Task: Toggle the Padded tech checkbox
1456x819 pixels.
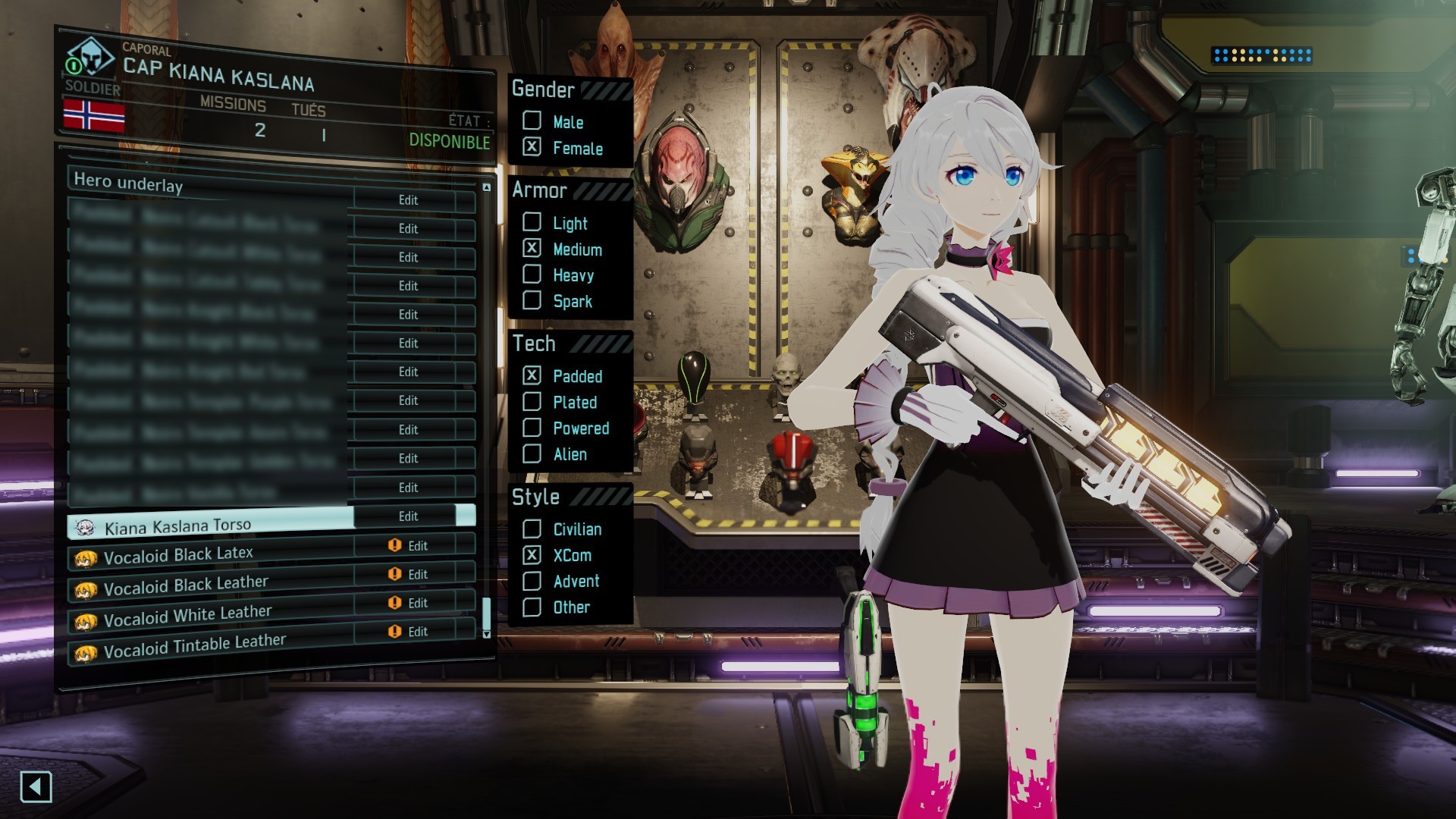Action: click(532, 375)
